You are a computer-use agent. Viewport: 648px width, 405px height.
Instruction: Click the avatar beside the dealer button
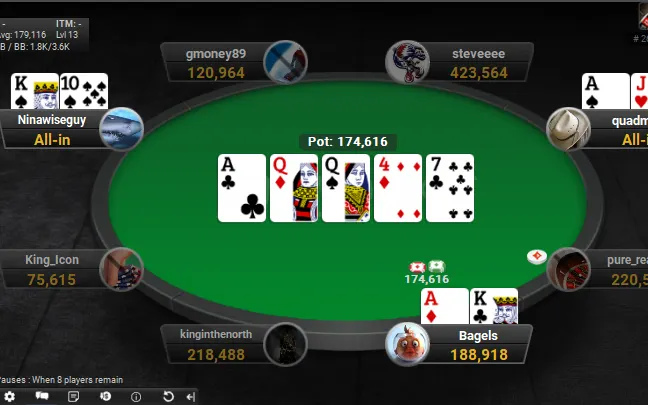(568, 269)
